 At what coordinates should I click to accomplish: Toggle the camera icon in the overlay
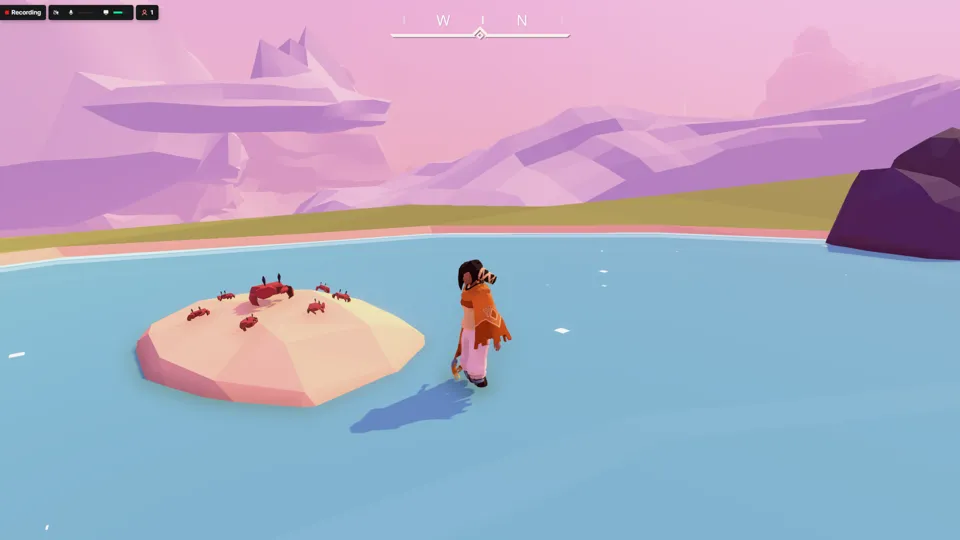56,13
